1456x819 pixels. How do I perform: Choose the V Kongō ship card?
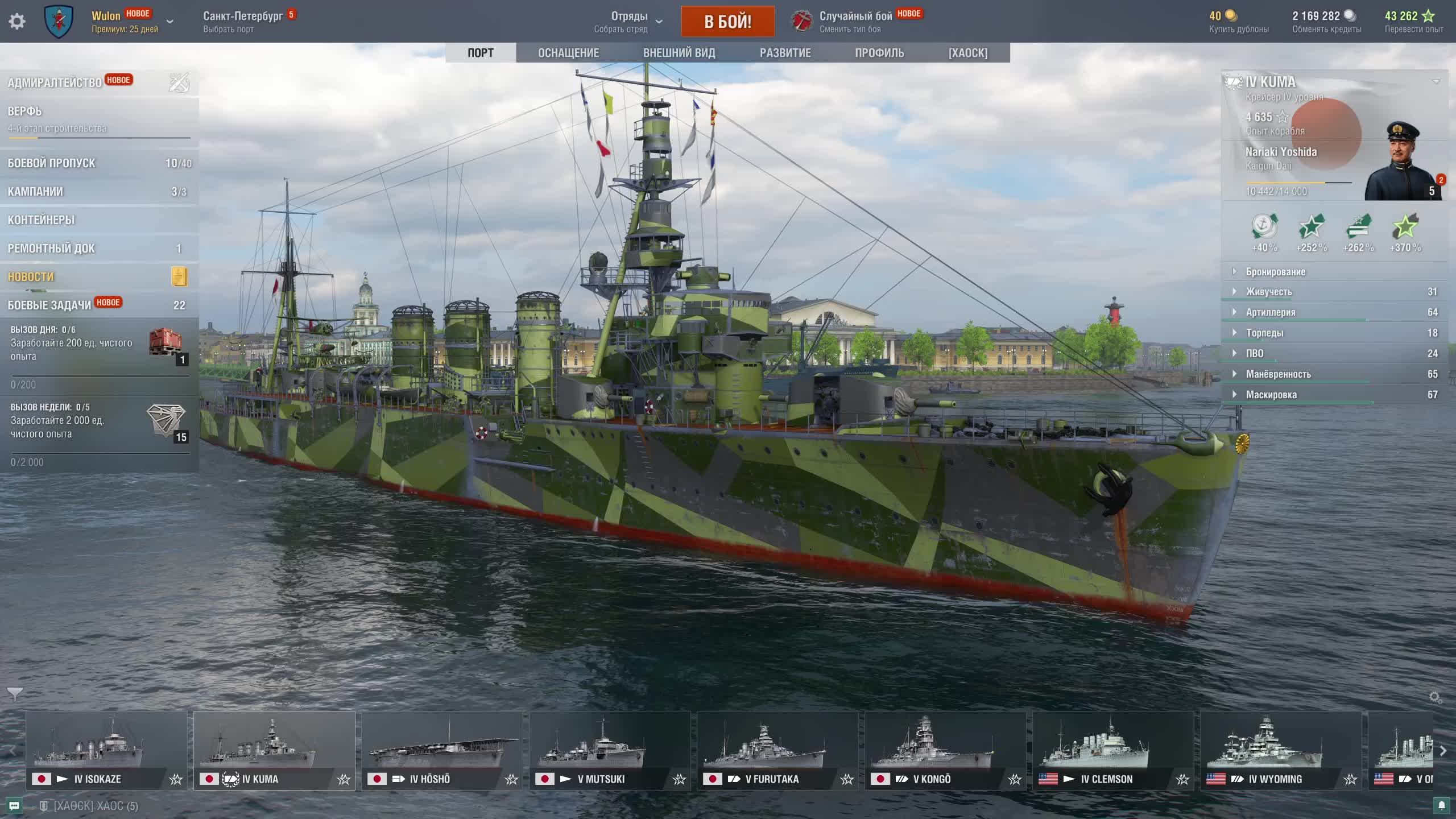coord(945,750)
